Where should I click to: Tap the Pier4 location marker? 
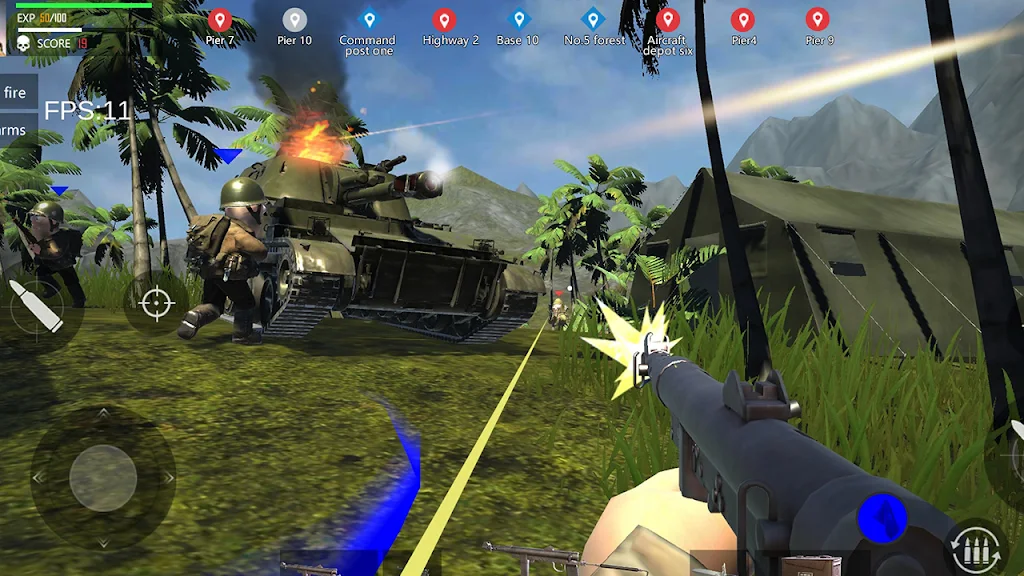pos(743,20)
